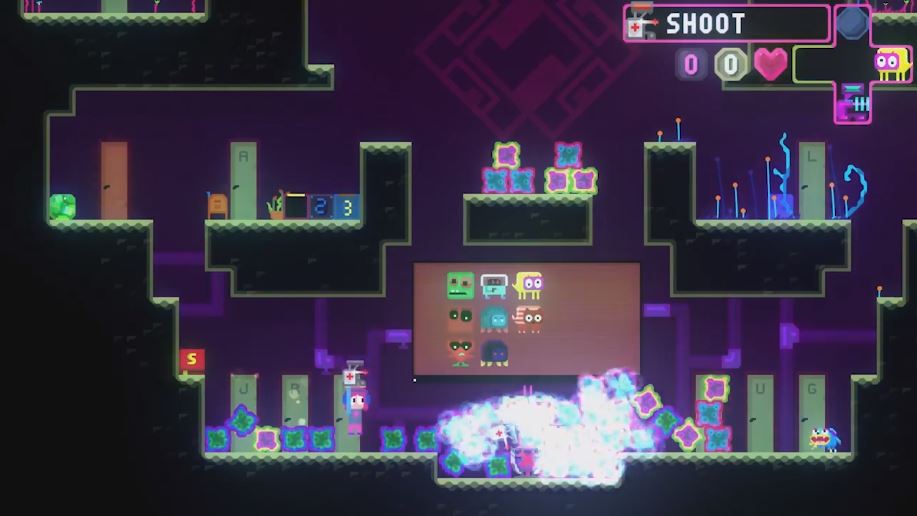
Task: Select the SHOOT weapon action bar
Action: 727,24
